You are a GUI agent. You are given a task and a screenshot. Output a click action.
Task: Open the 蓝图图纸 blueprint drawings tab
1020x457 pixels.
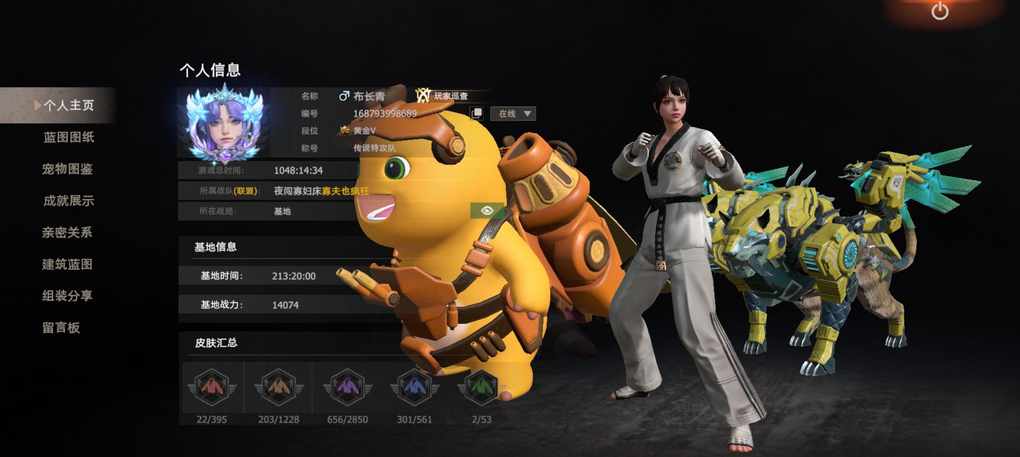(68, 137)
